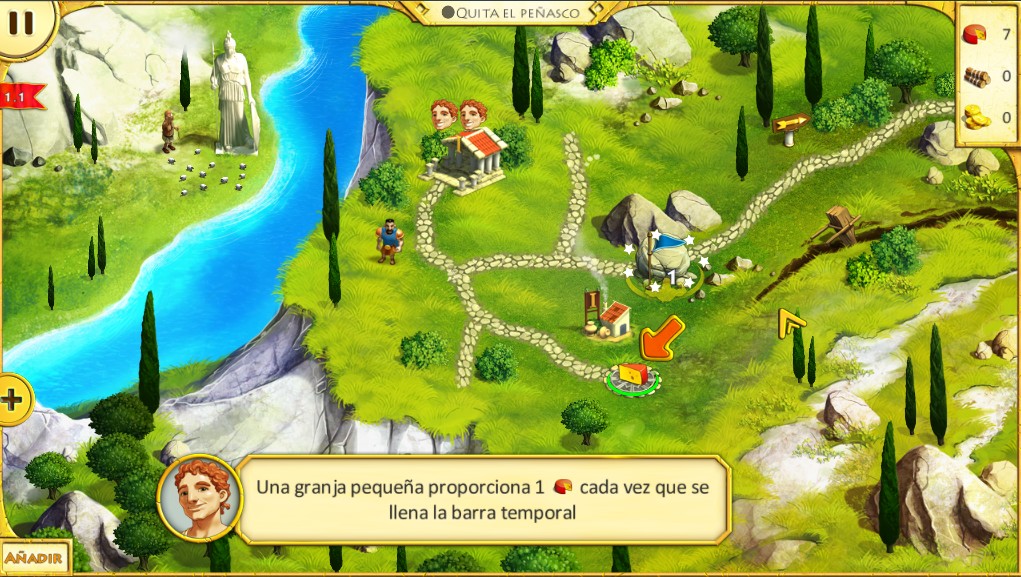Image resolution: width=1021 pixels, height=577 pixels.
Task: Click the Añadir button
Action: [33, 557]
